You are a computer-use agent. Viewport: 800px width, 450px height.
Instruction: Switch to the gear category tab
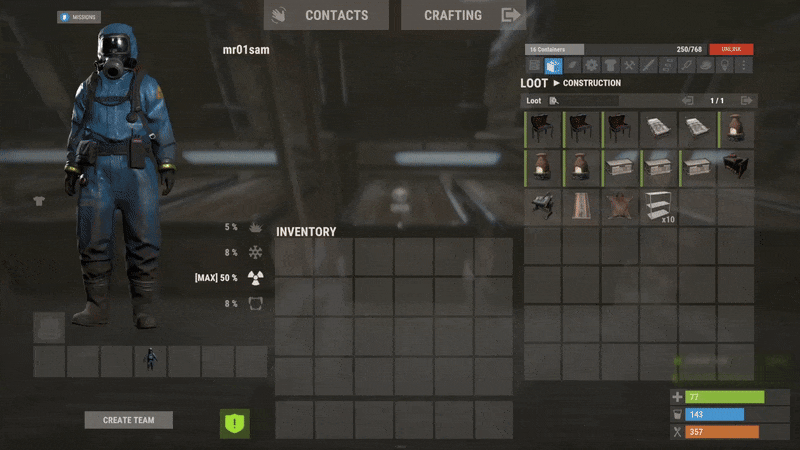click(591, 66)
